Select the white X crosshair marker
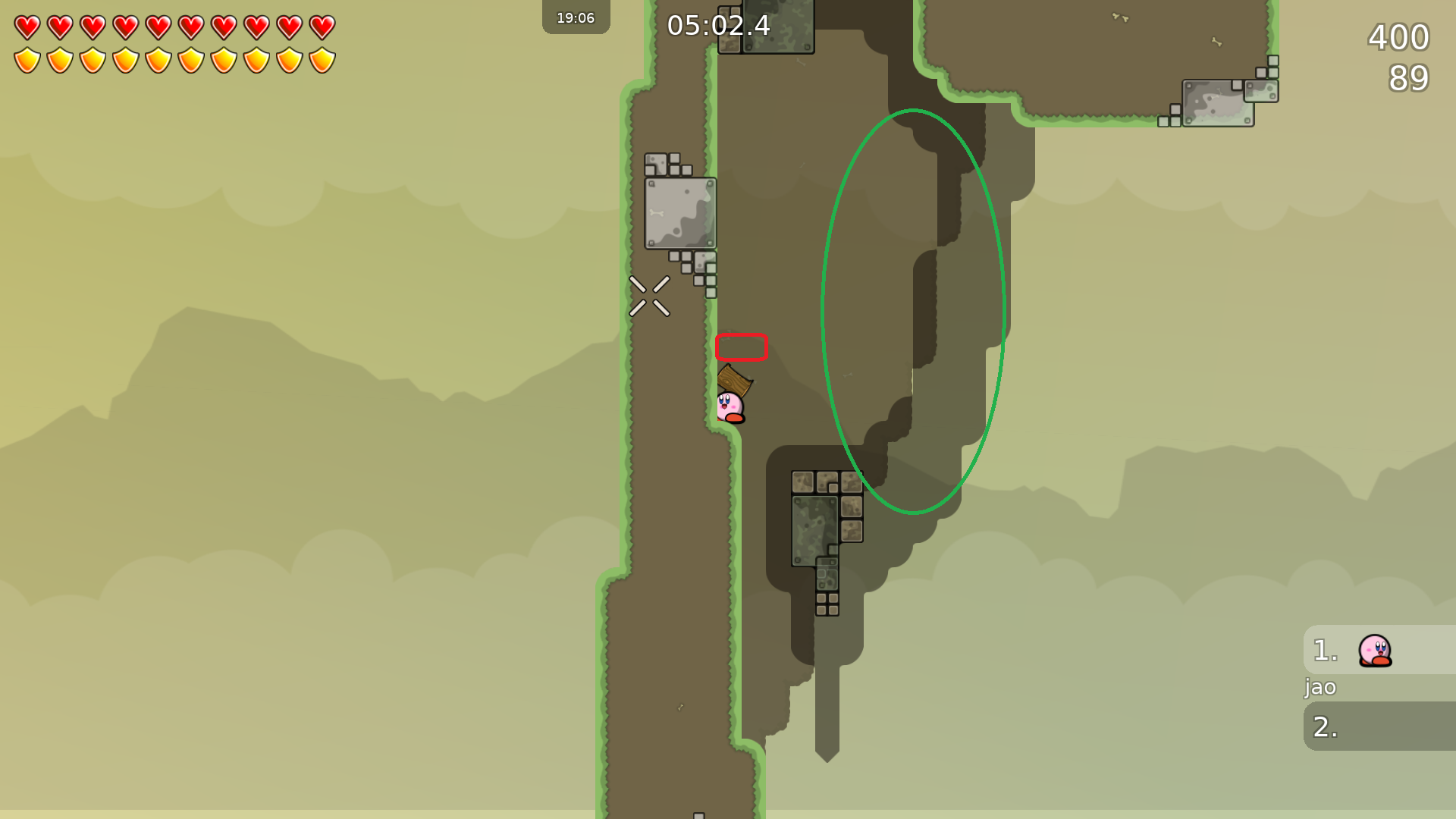This screenshot has width=1456, height=819. 648,296
